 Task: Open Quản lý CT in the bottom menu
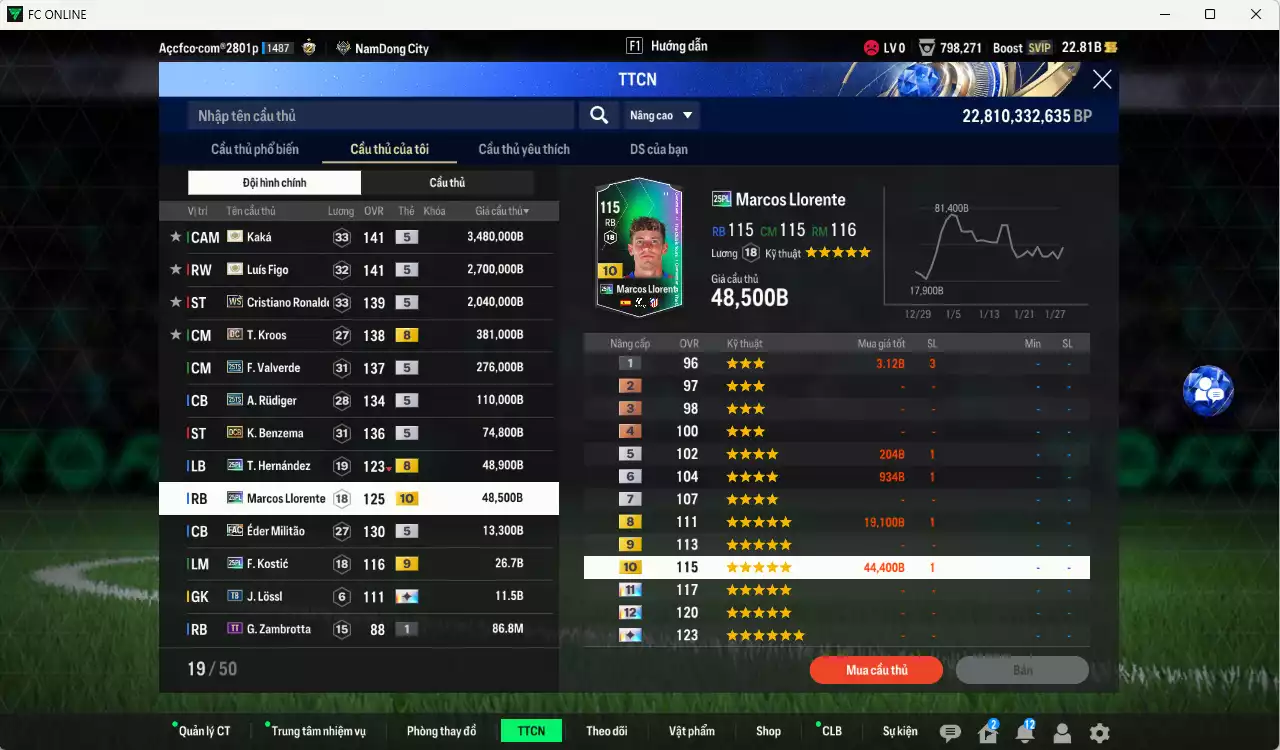[204, 731]
